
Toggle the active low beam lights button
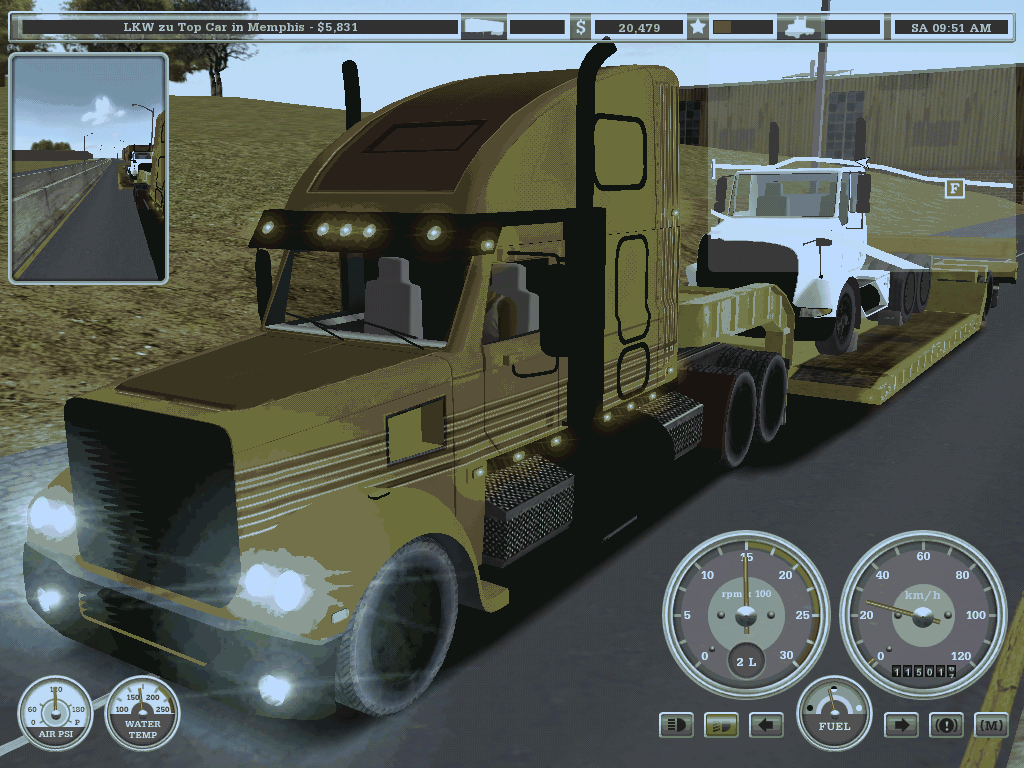[721, 724]
